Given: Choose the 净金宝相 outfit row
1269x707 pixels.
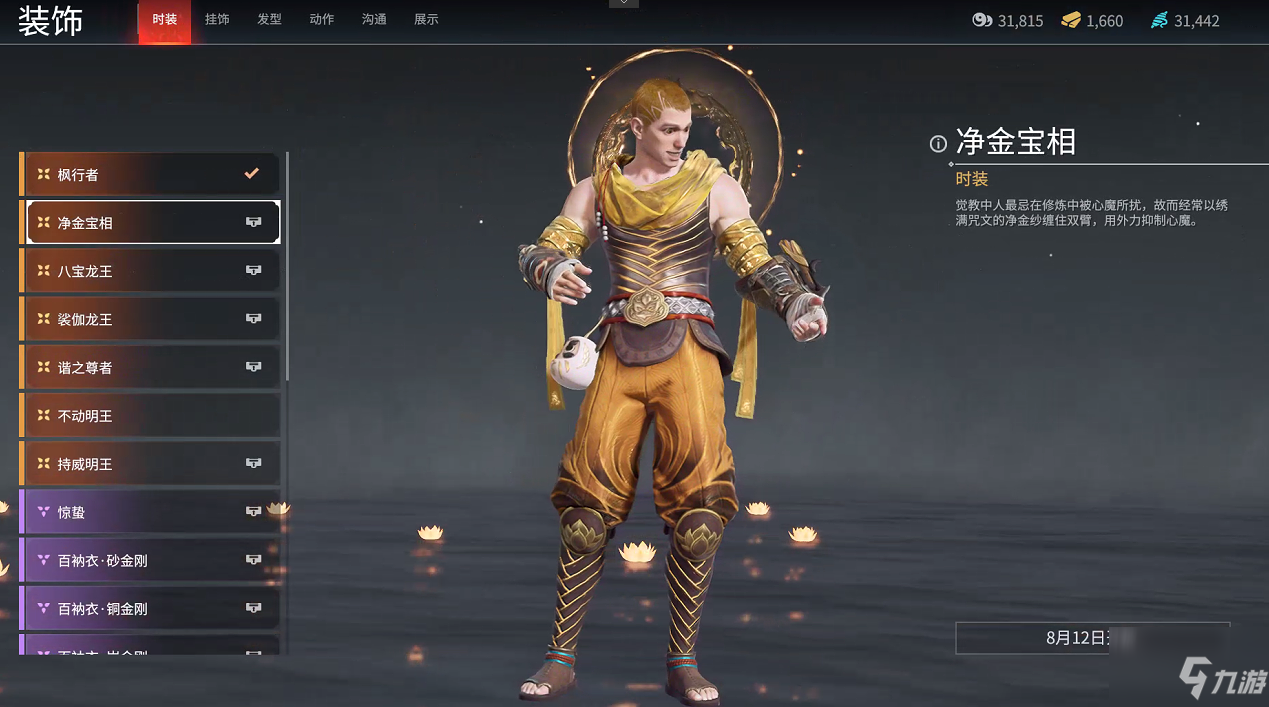Looking at the screenshot, I should (x=150, y=223).
